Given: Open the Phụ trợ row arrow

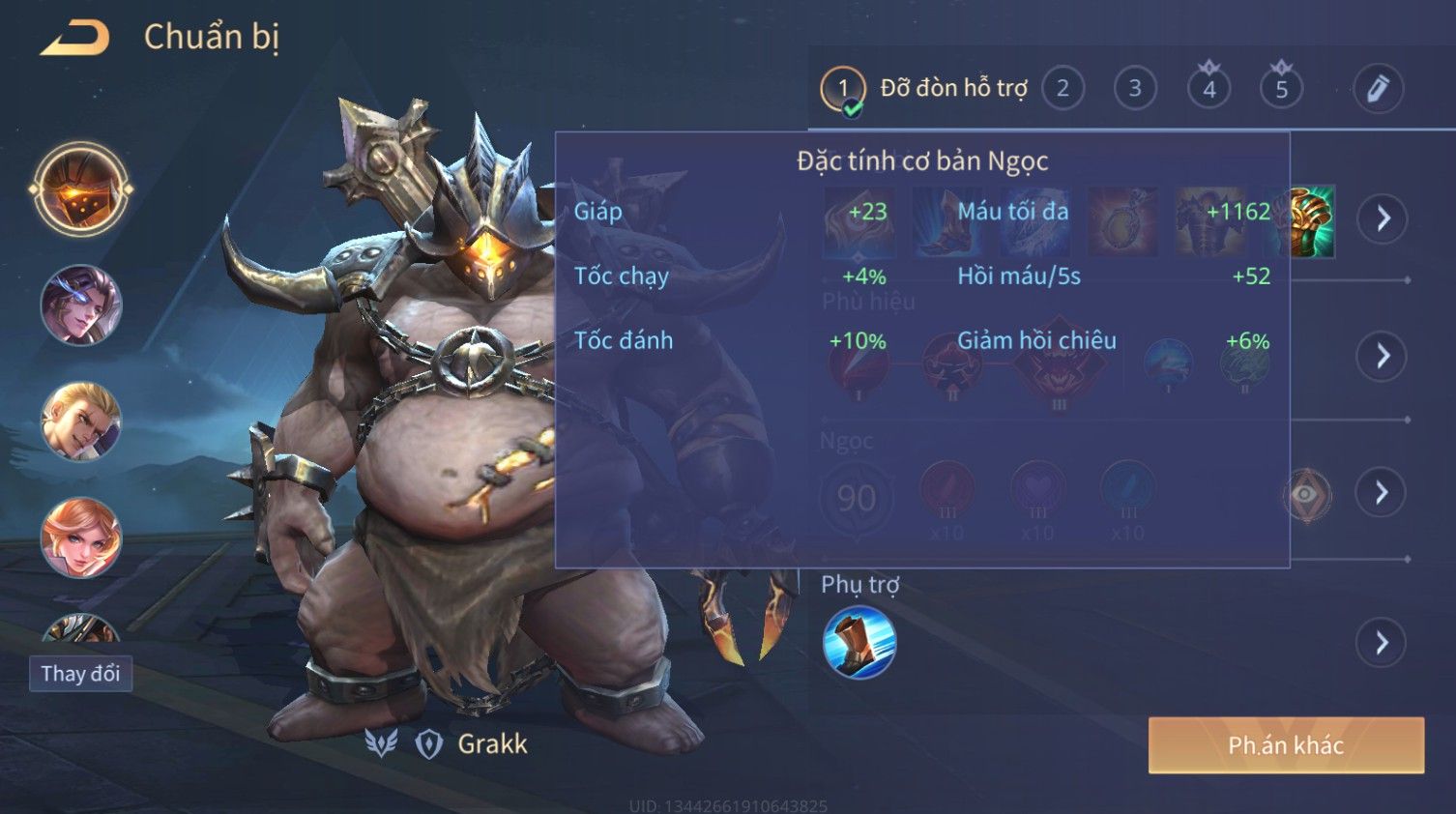Looking at the screenshot, I should click(x=1383, y=643).
